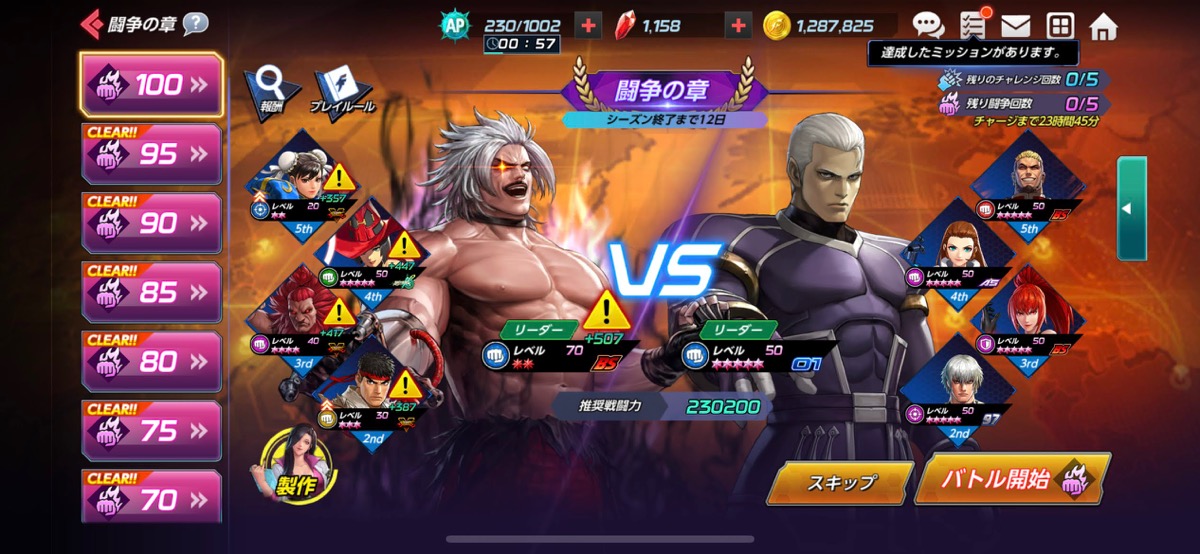The width and height of the screenshot is (1200, 554).
Task: Return to home via house icon
Action: click(x=1103, y=26)
